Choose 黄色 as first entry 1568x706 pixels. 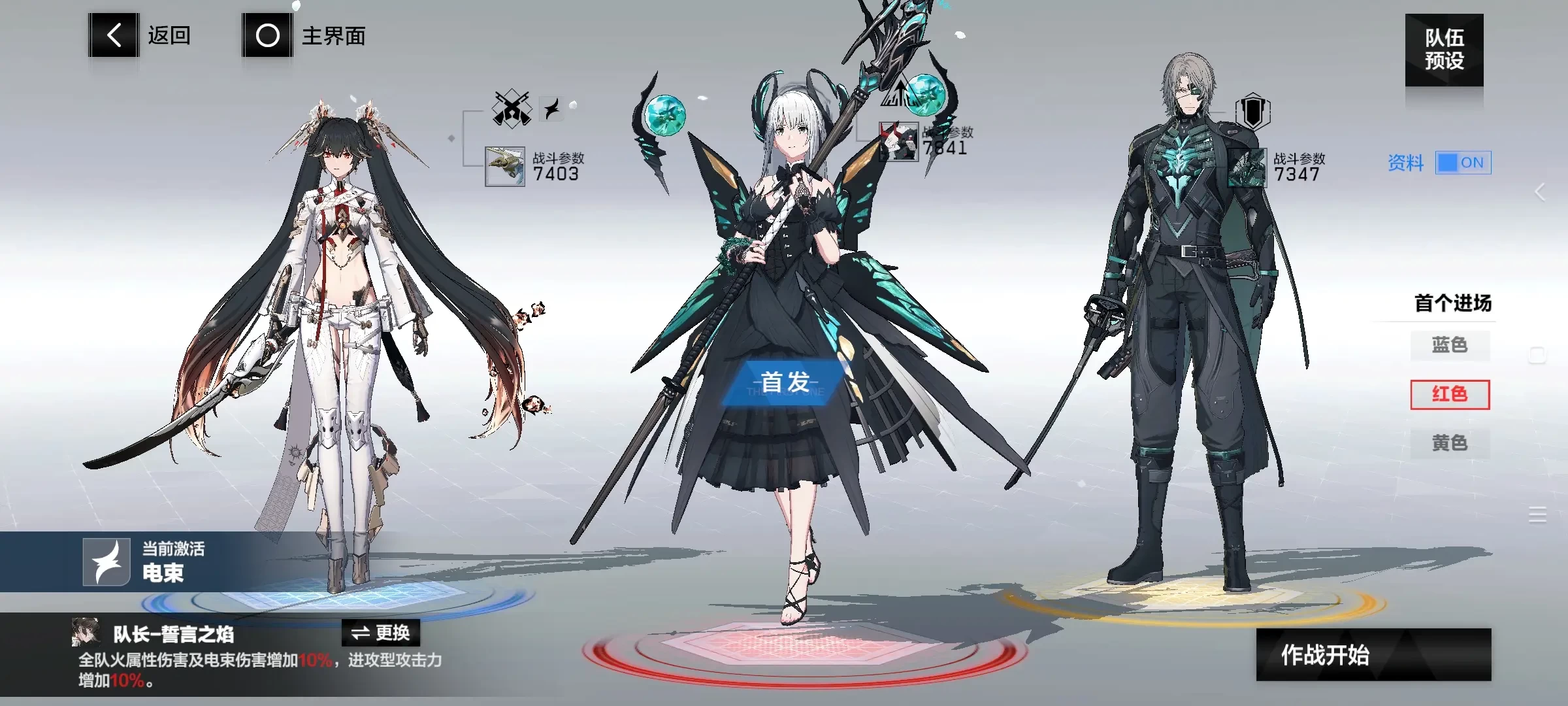[1450, 443]
